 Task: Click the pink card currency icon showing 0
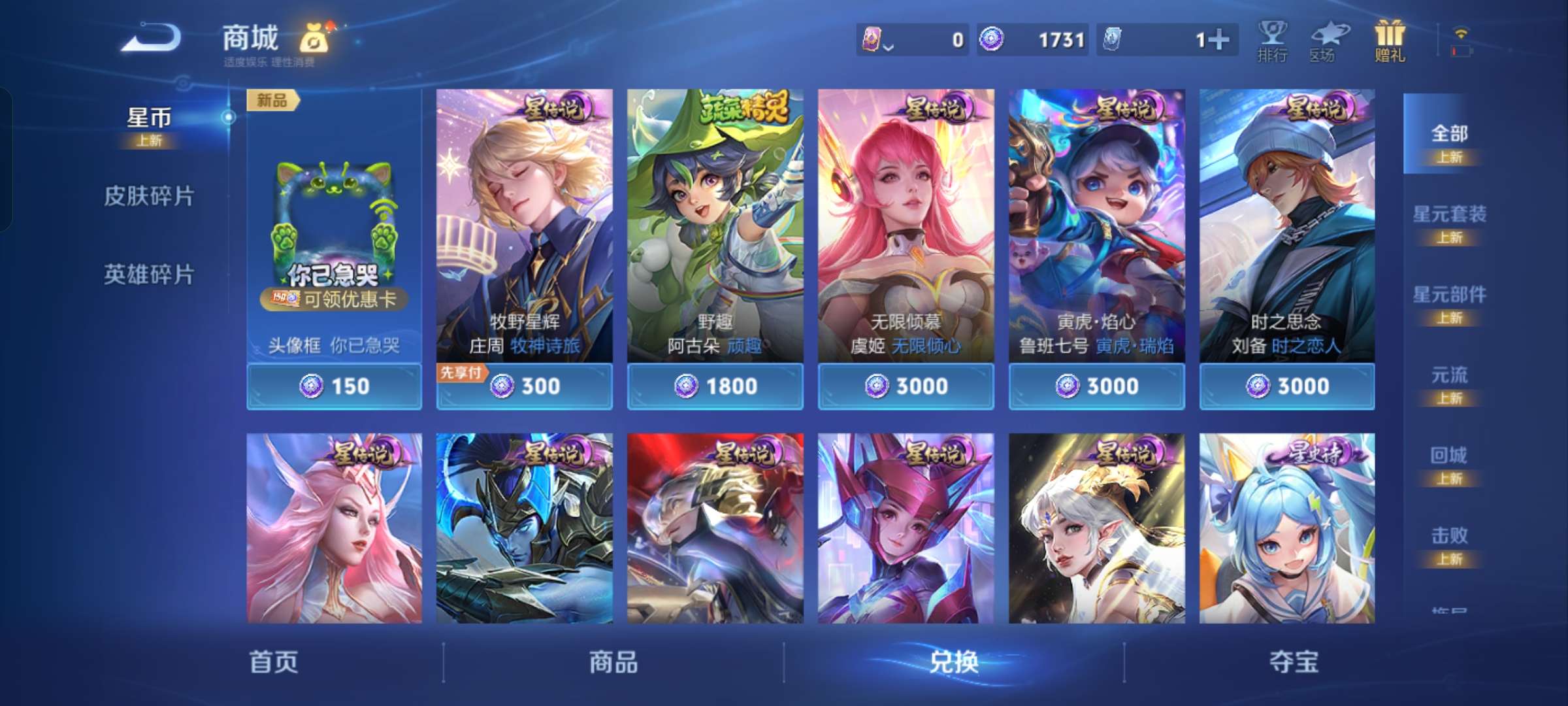click(x=872, y=39)
